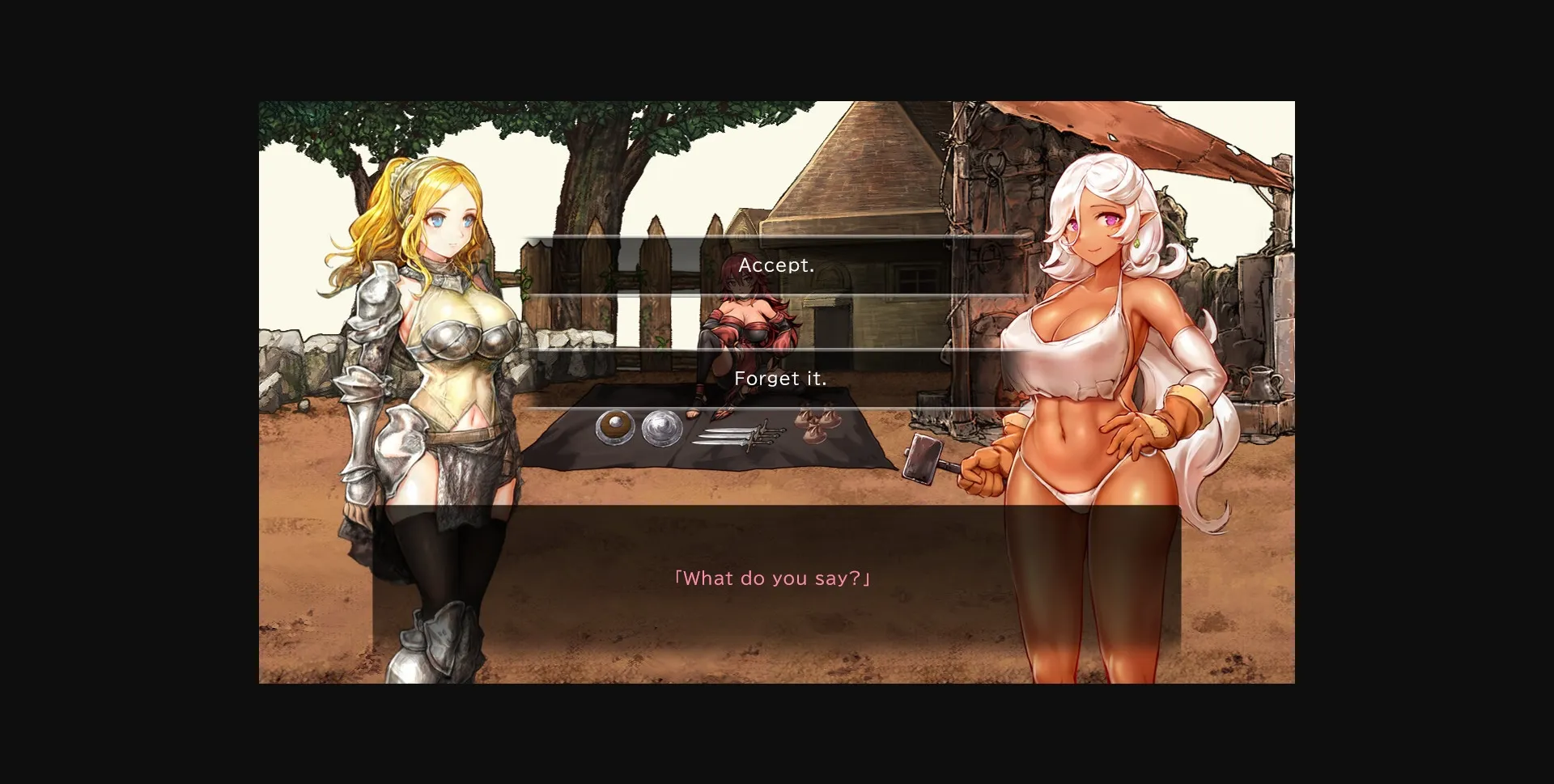Select the "Accept." choice option

775,265
